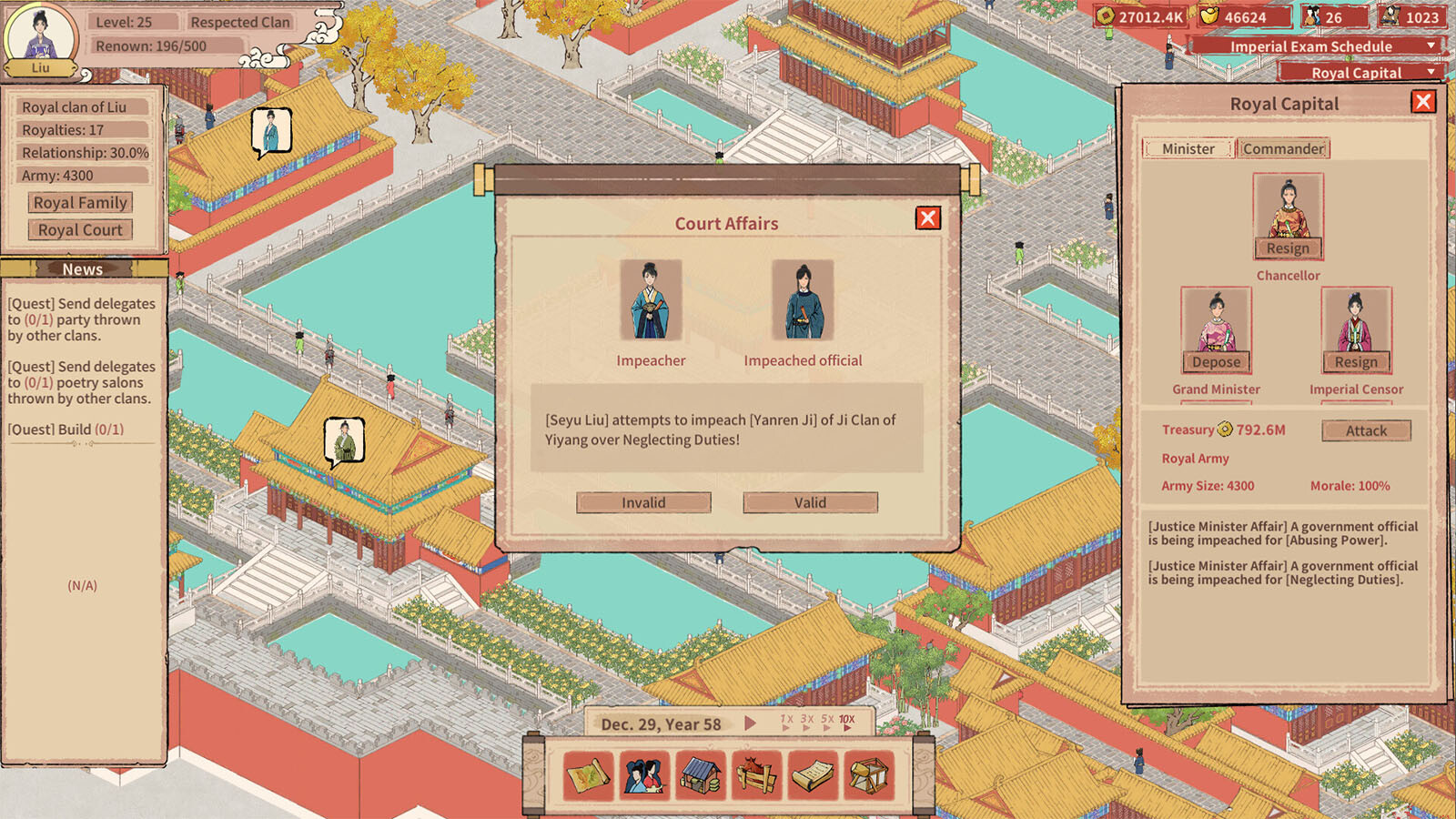This screenshot has width=1456, height=819.
Task: Open the Royal Court panel
Action: (x=80, y=230)
